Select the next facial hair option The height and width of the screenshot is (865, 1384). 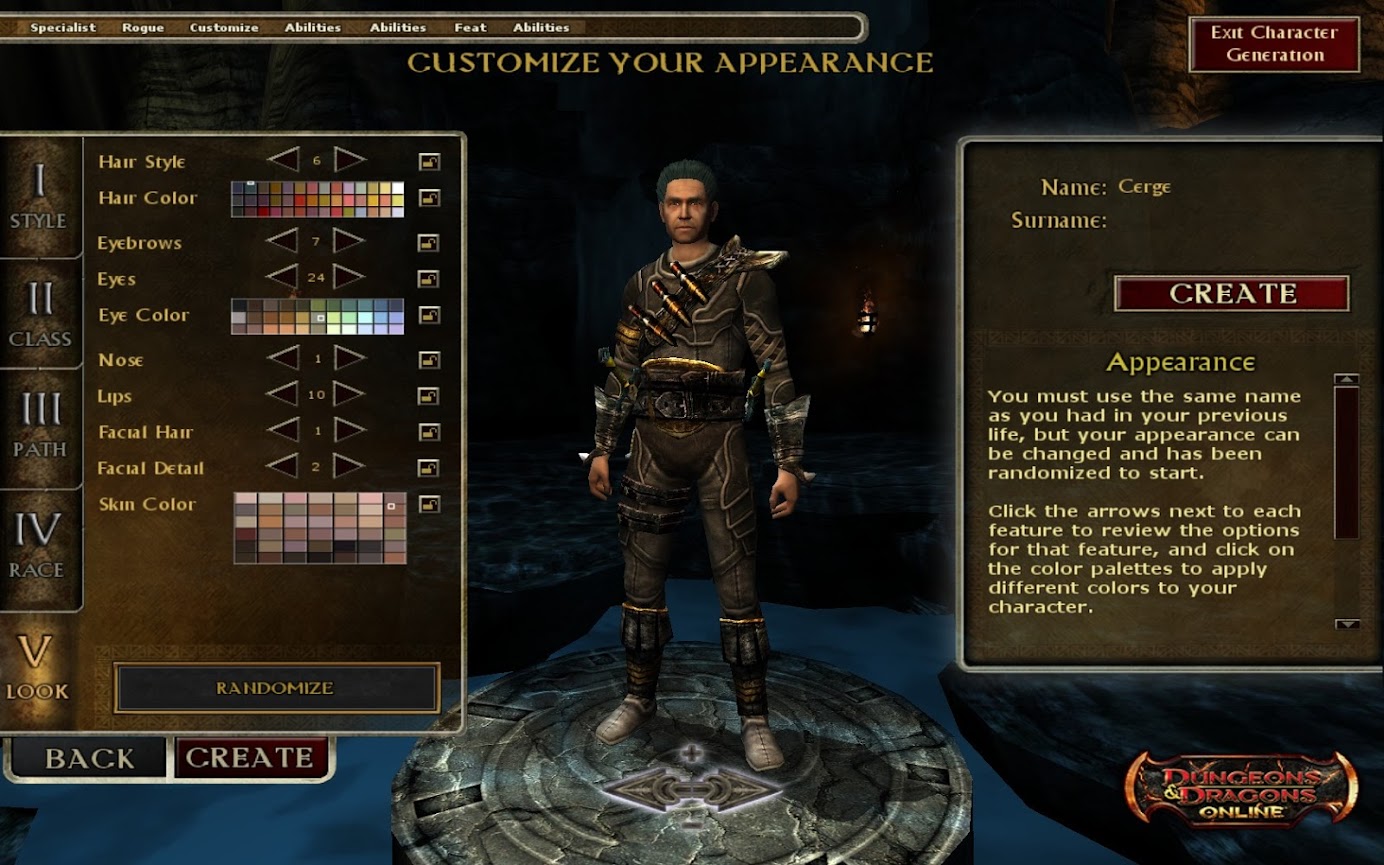tap(349, 431)
